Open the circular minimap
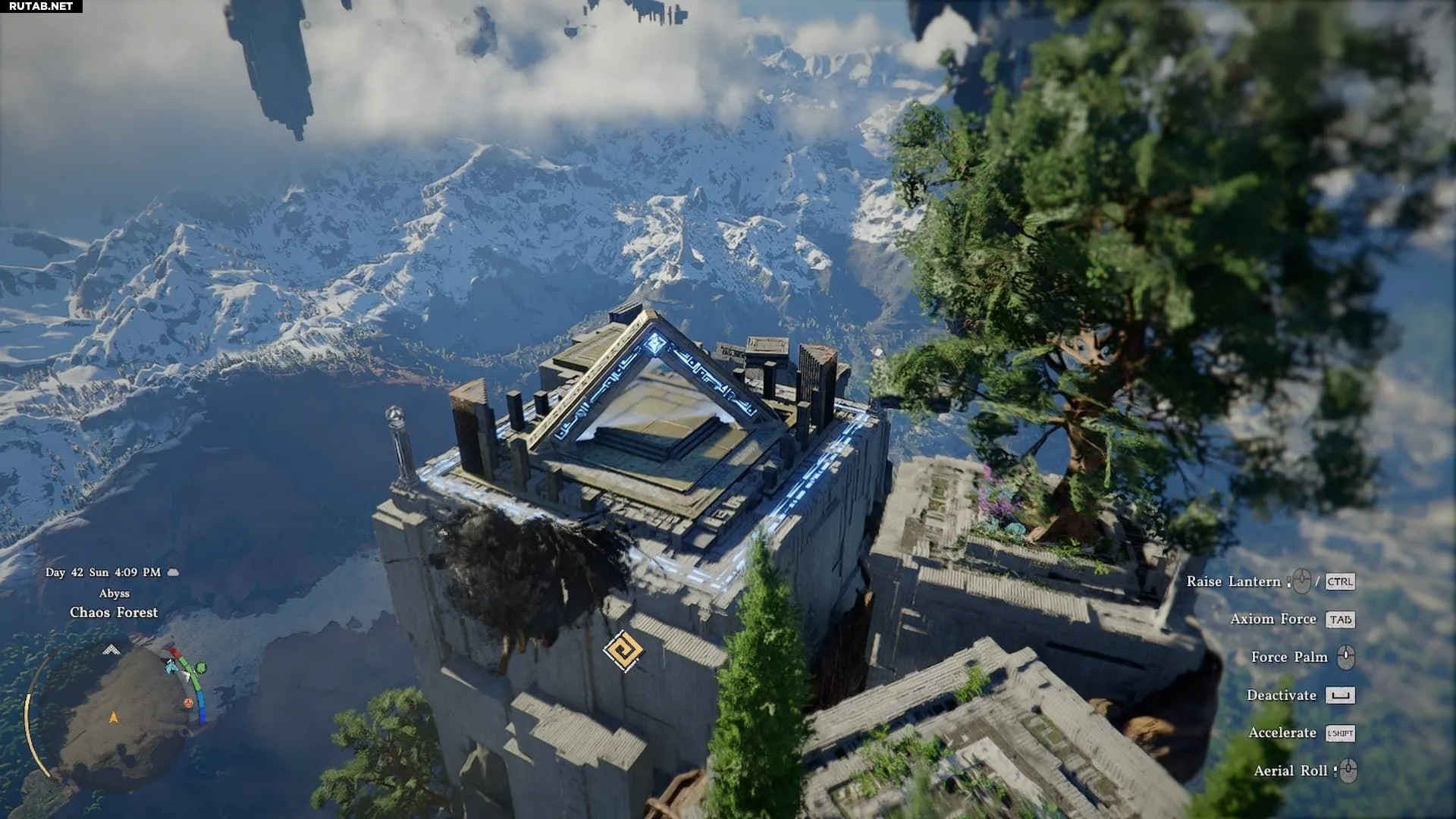This screenshot has height=819, width=1456. 114,717
